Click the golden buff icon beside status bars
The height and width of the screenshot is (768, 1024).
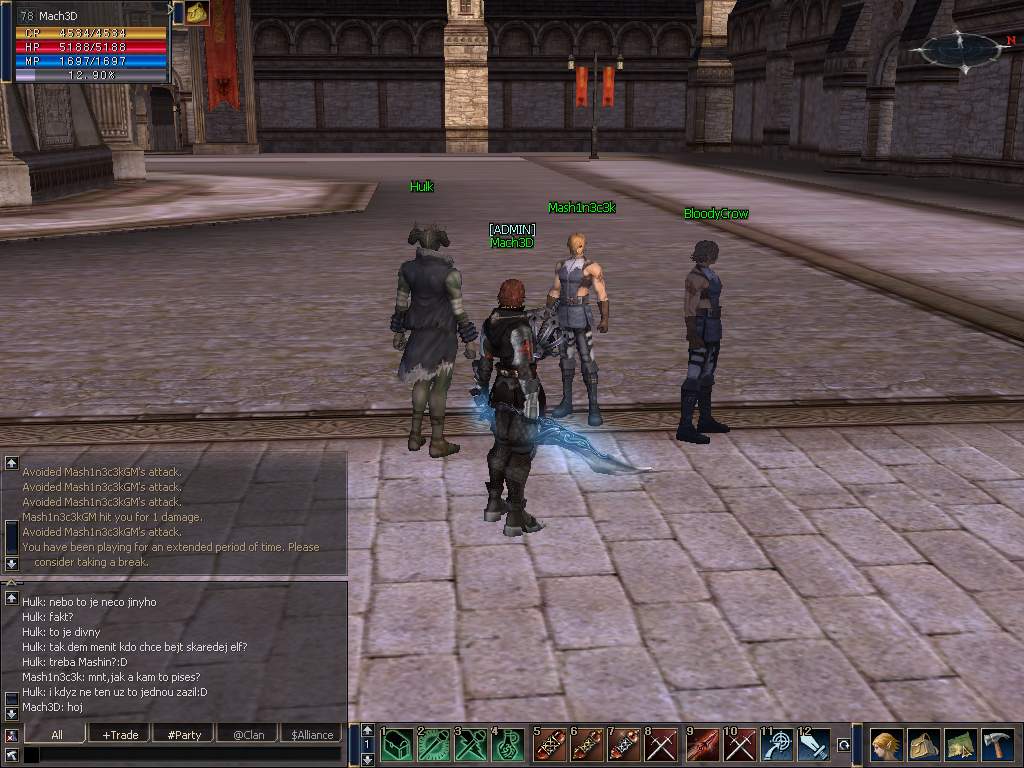[197, 13]
